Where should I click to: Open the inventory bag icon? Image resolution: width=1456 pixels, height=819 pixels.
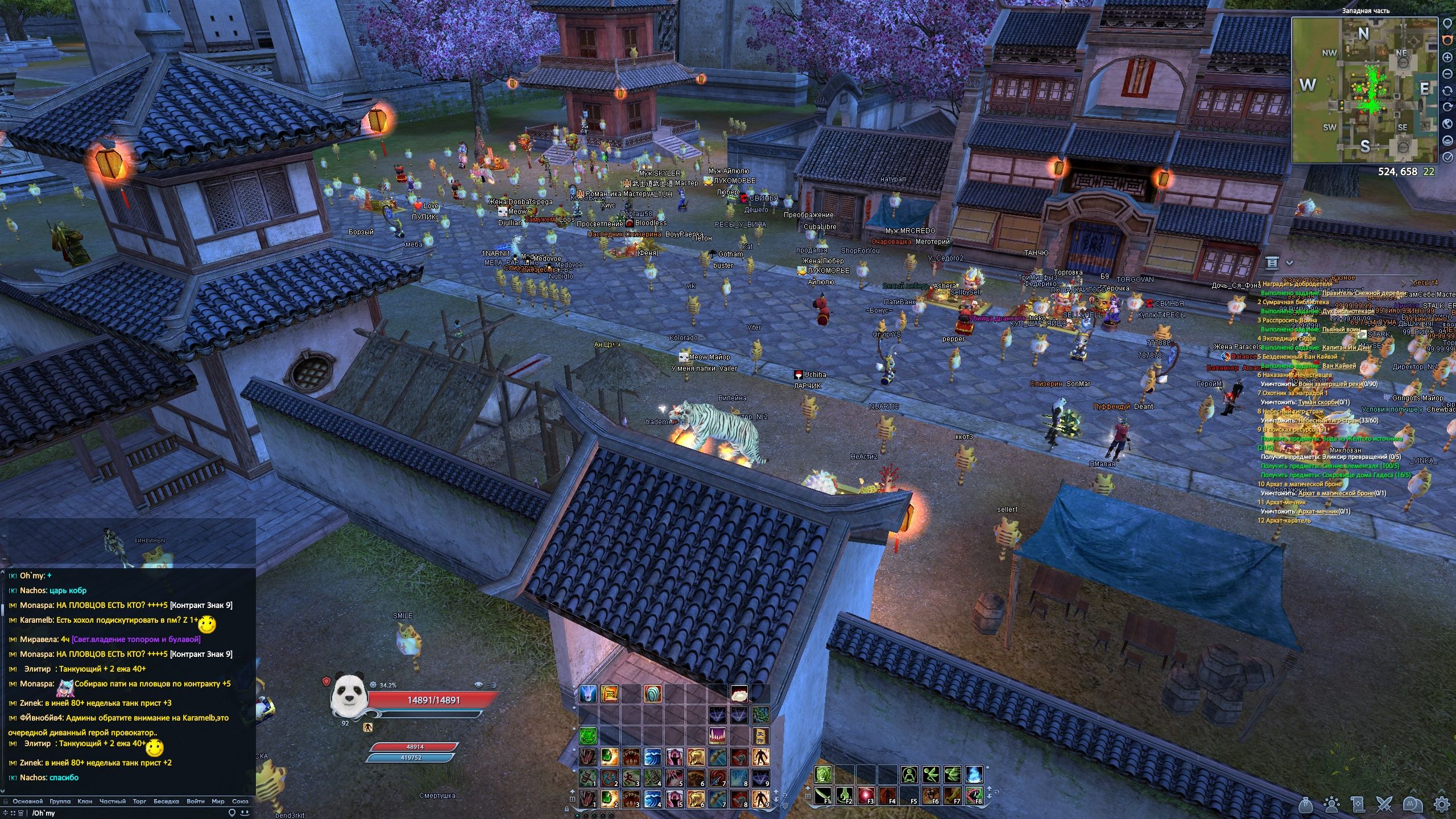click(x=1307, y=805)
